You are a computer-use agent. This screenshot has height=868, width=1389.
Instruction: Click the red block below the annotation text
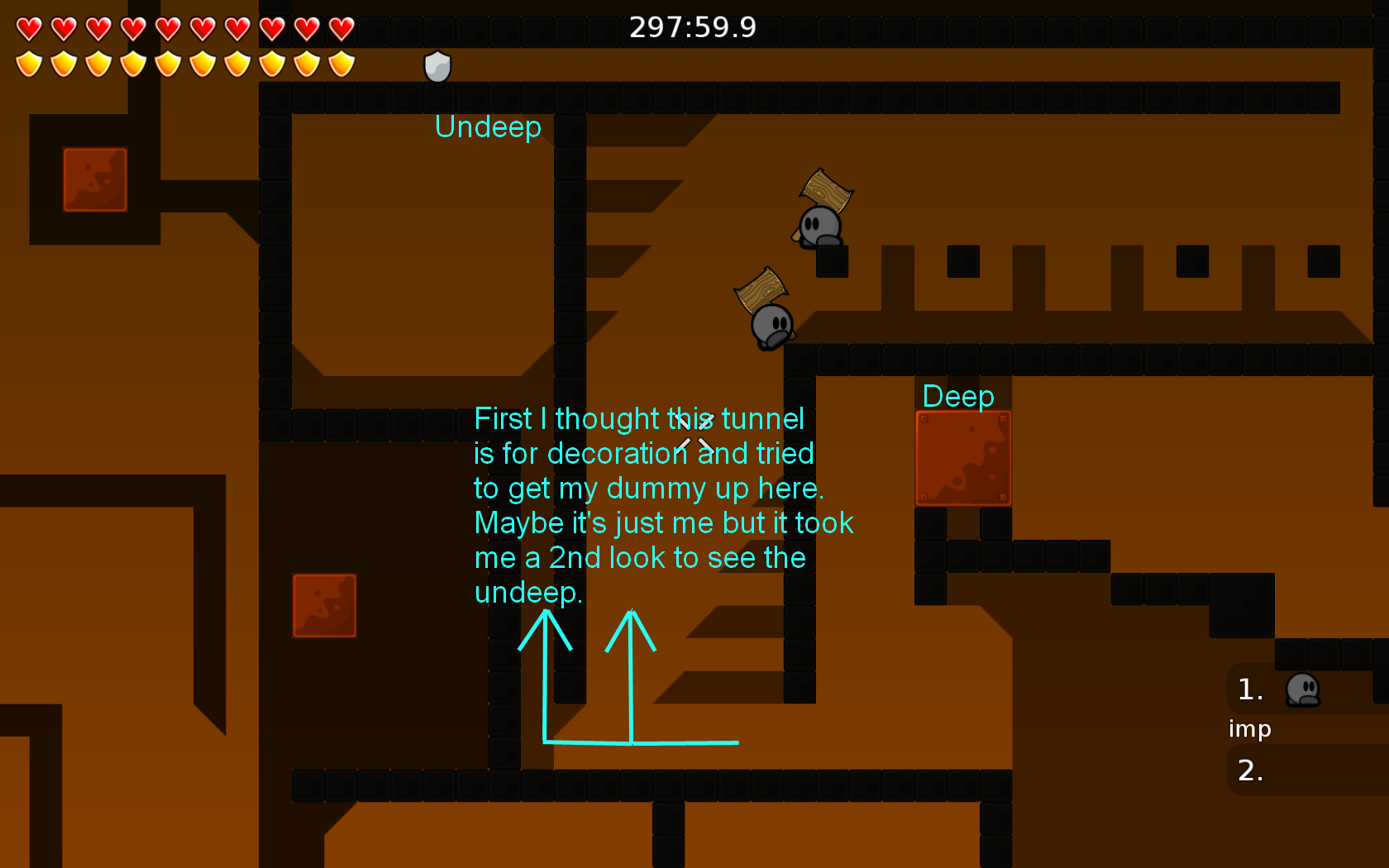coord(324,605)
